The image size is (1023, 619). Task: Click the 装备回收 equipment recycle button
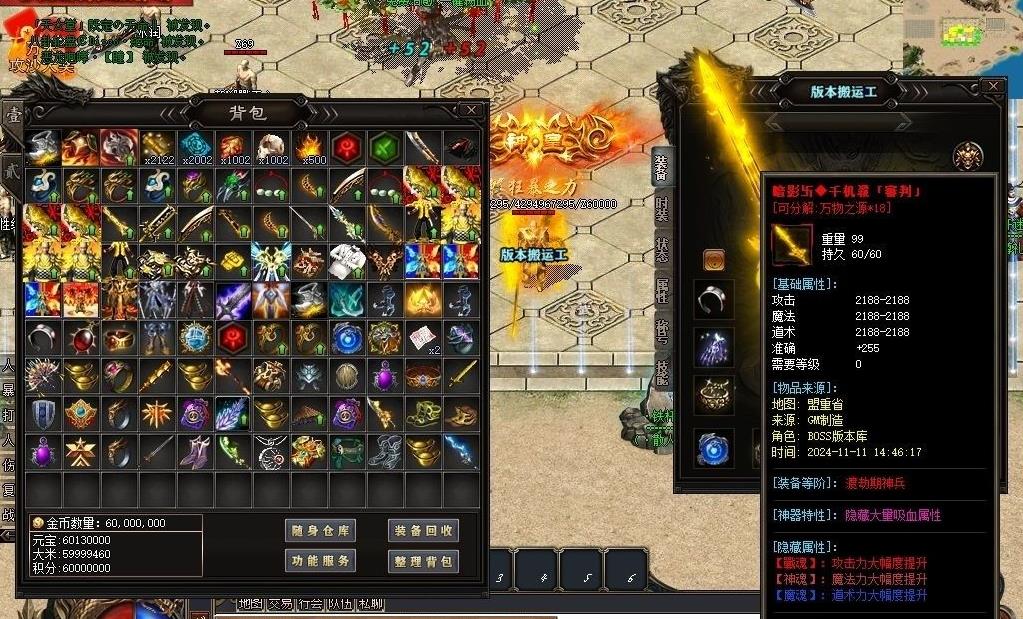point(423,531)
